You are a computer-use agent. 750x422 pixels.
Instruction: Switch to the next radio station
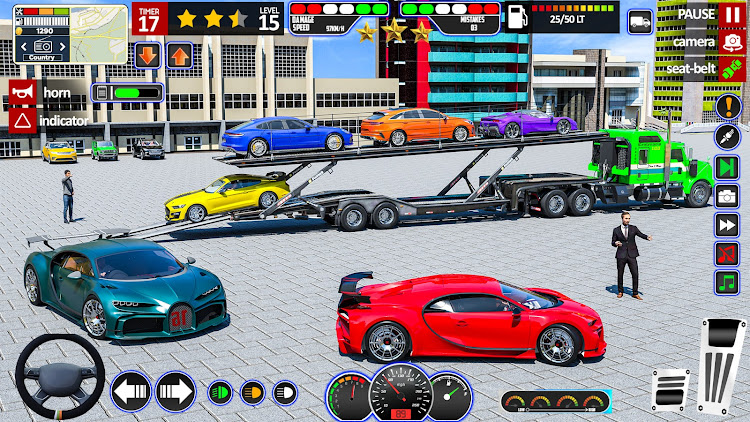coord(727,166)
